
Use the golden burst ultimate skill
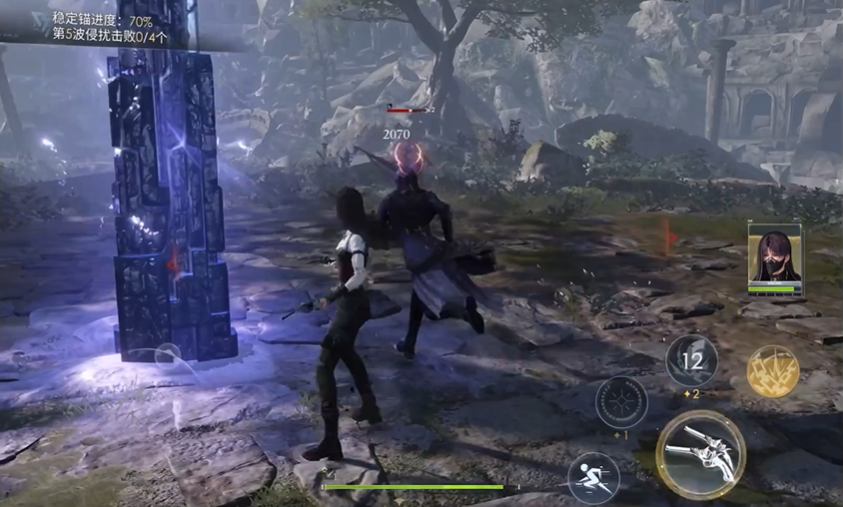772,372
